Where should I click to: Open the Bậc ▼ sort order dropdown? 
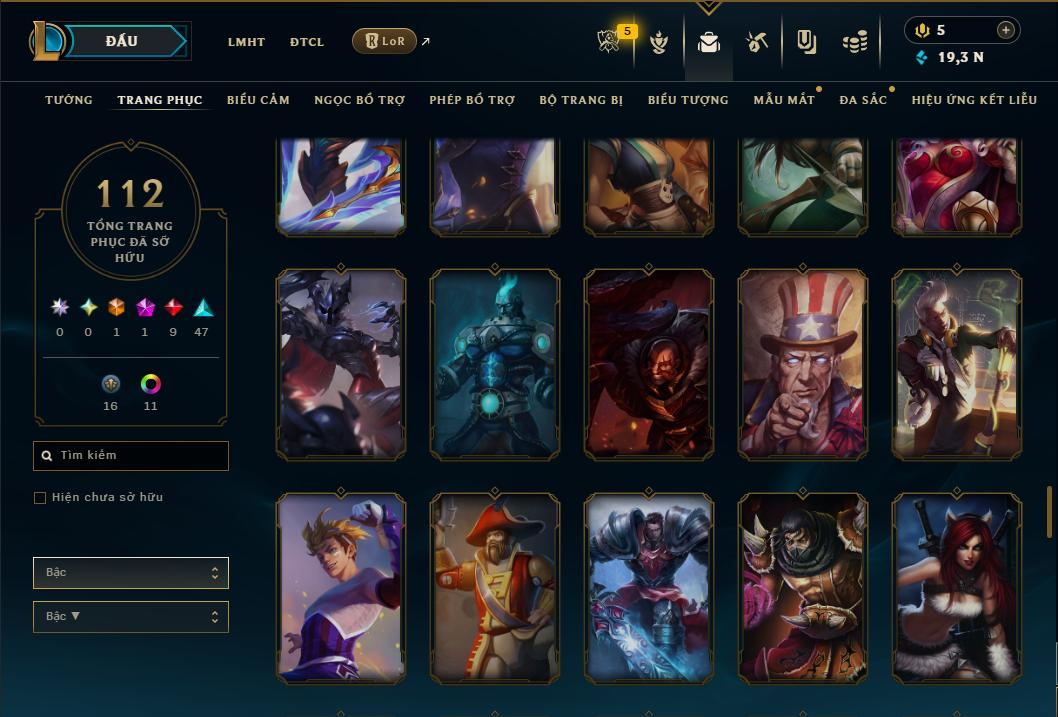(131, 617)
